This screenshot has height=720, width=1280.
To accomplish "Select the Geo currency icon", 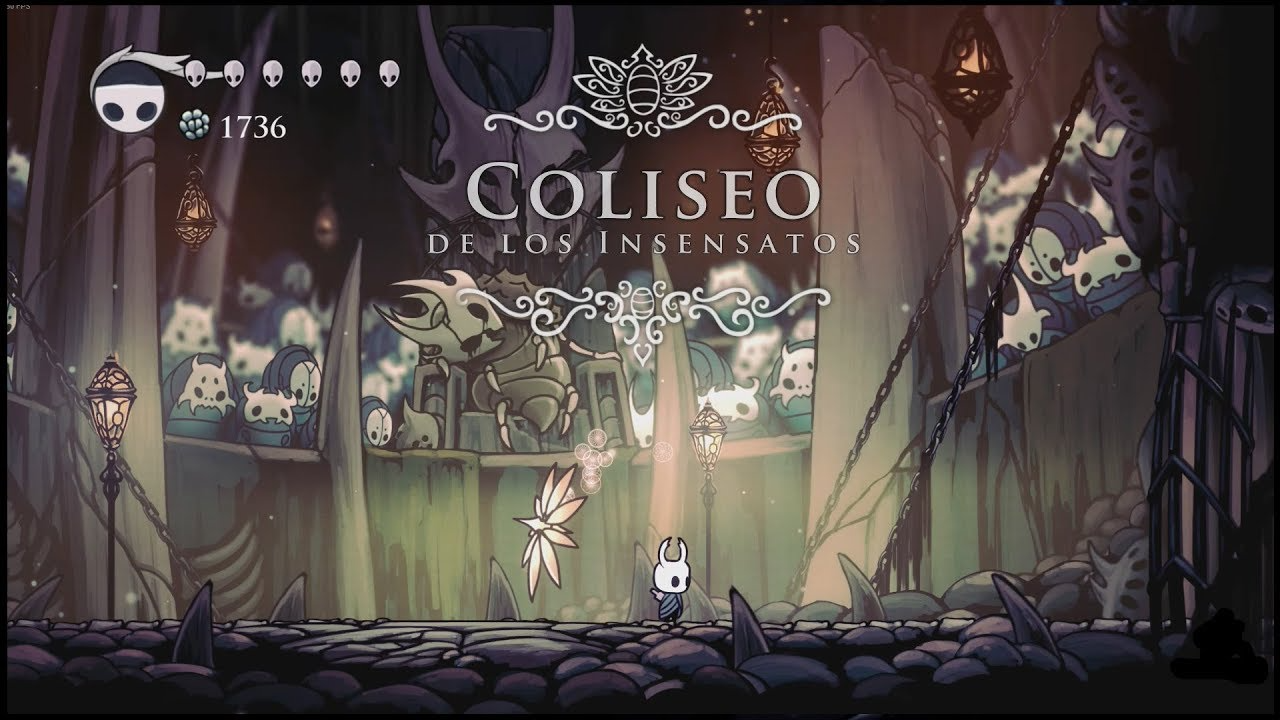I will [x=196, y=123].
